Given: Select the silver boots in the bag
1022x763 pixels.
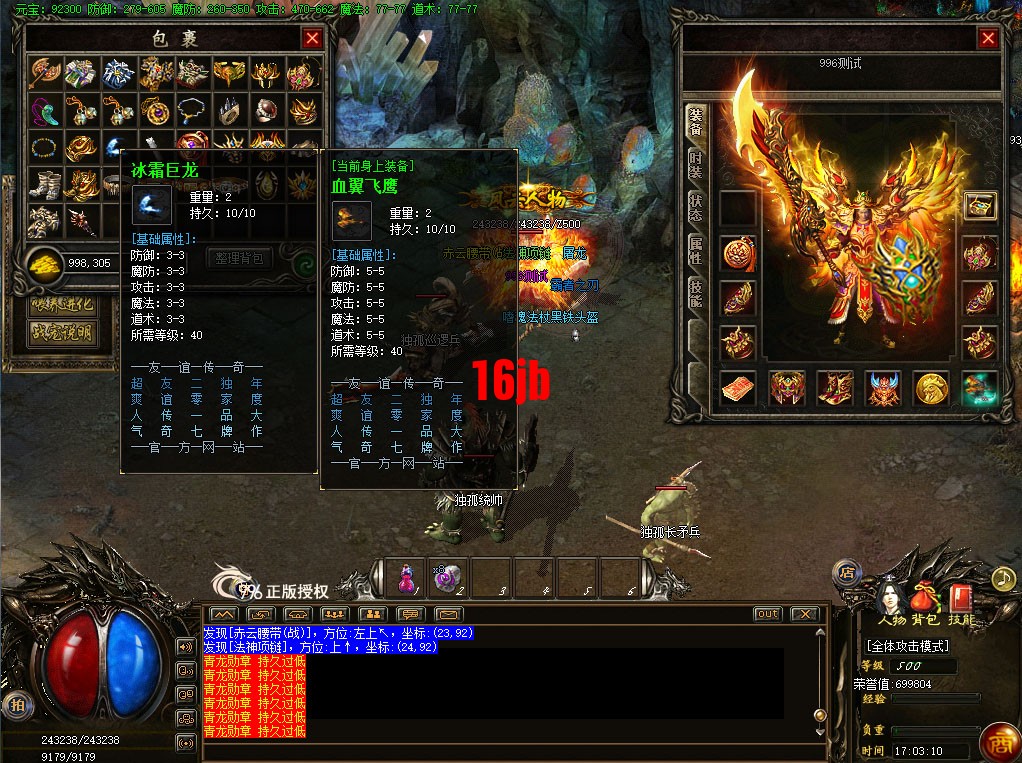Looking at the screenshot, I should (45, 184).
